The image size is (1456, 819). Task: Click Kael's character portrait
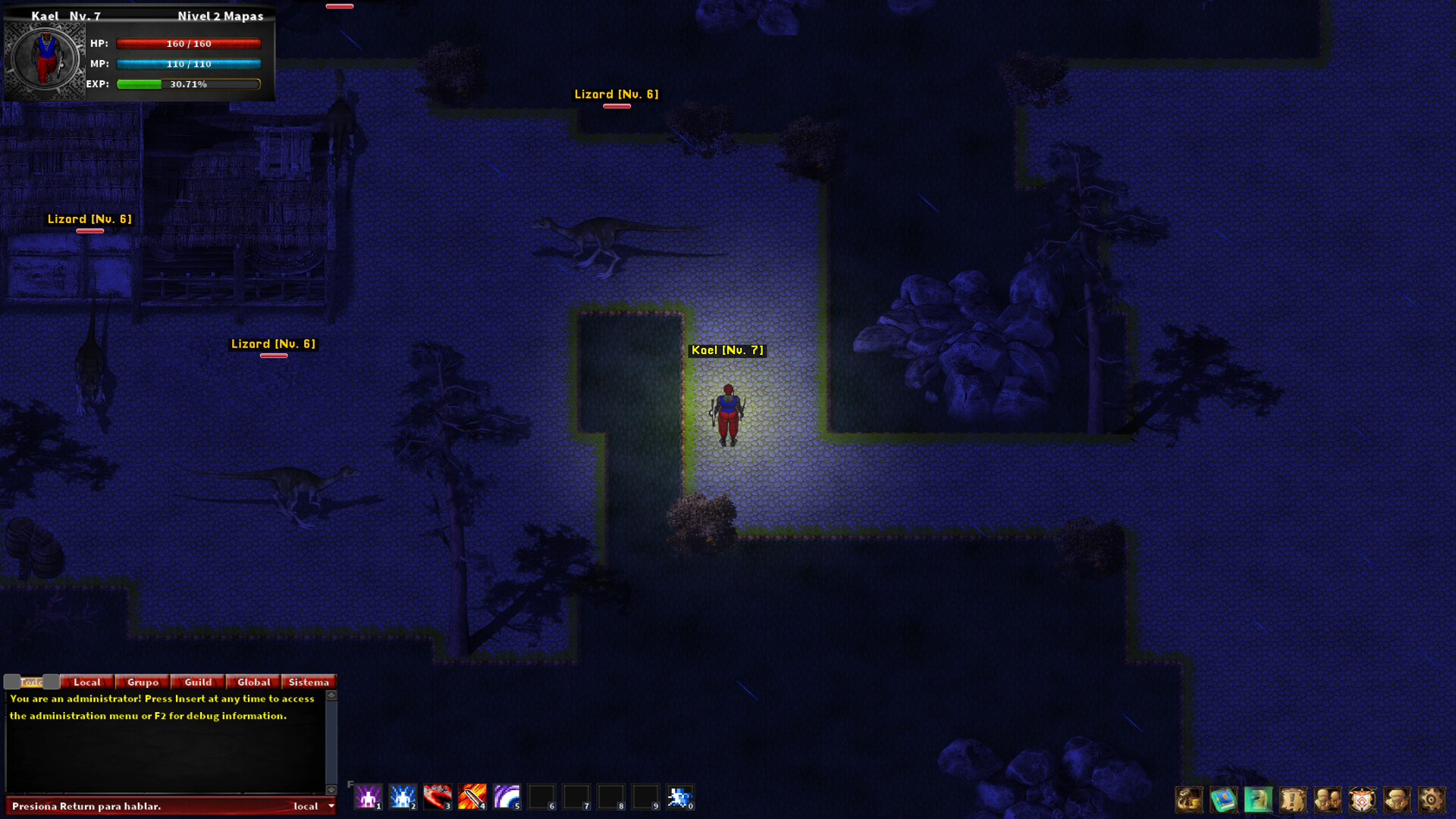click(45, 58)
